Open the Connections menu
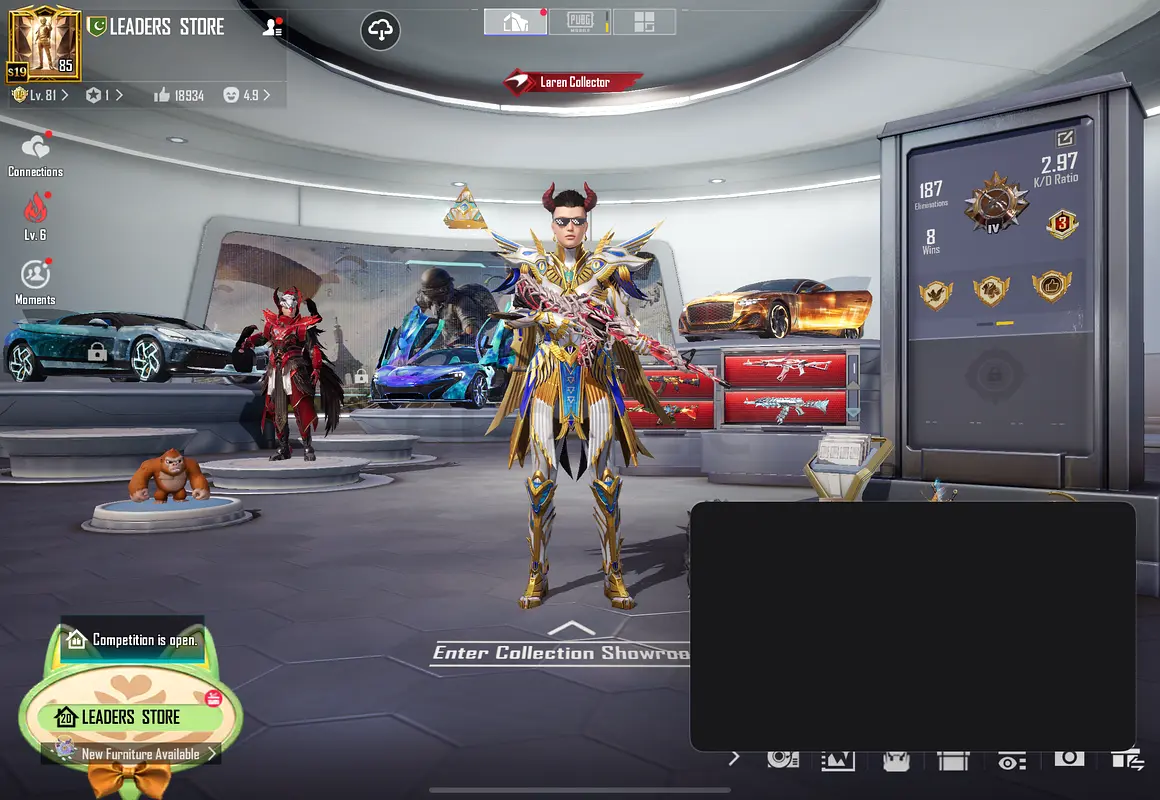Screen dimensions: 1160x800 click(35, 155)
